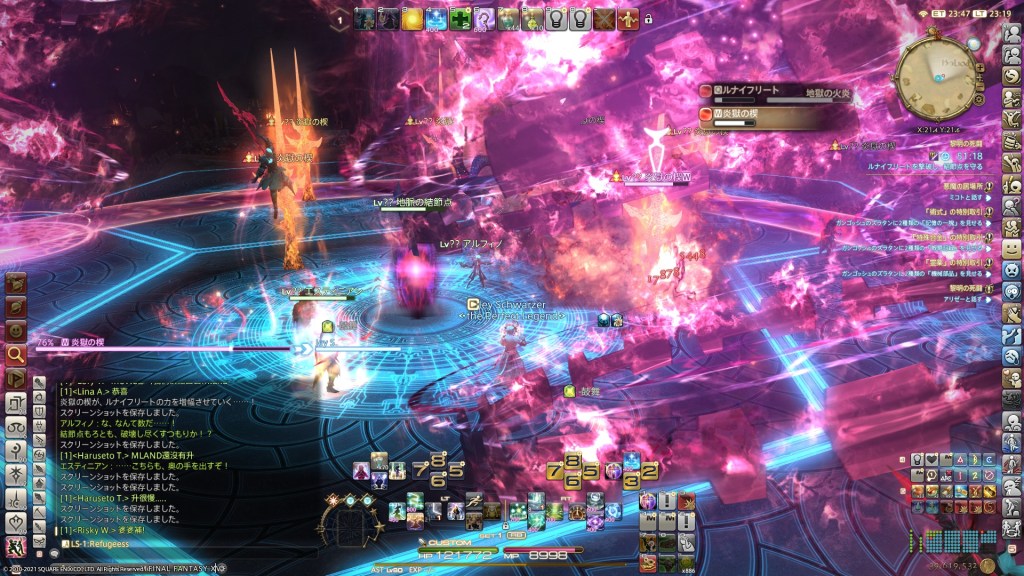Toggle the hotbar padlock icon

click(648, 18)
